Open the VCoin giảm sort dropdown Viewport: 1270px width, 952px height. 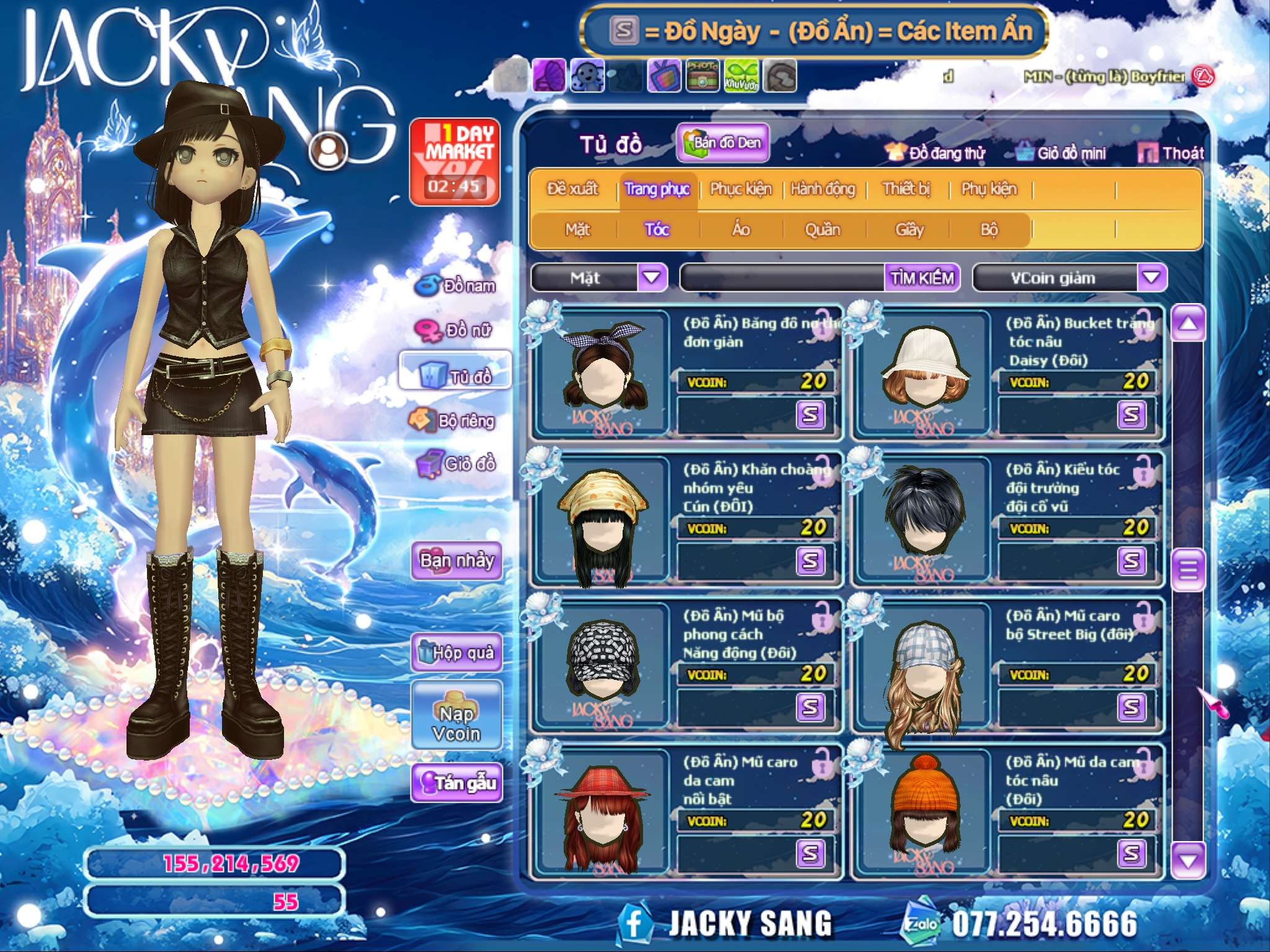click(x=1151, y=278)
